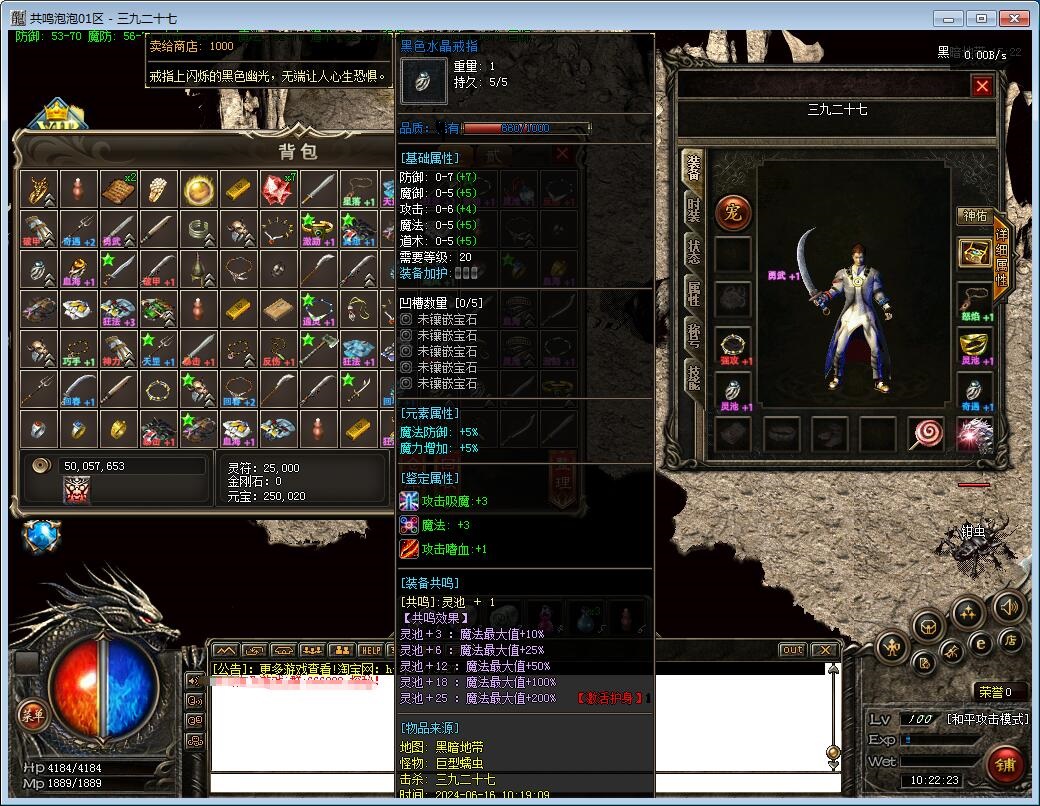Select the 属性 attributes tab
This screenshot has width=1040, height=806.
(x=693, y=294)
